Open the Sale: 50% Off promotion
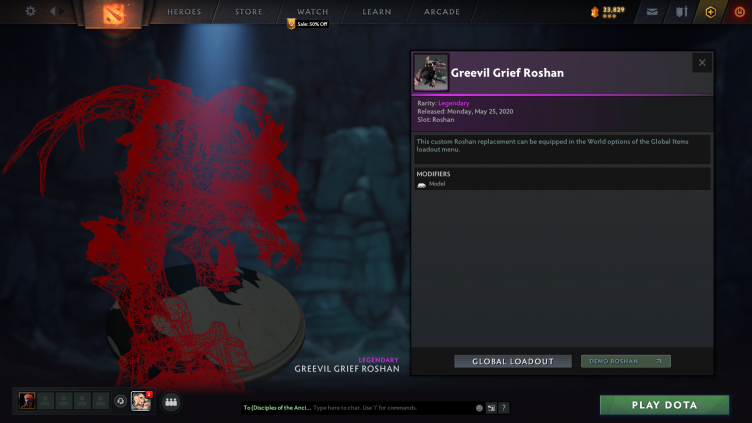Image resolution: width=752 pixels, height=423 pixels. coord(308,24)
